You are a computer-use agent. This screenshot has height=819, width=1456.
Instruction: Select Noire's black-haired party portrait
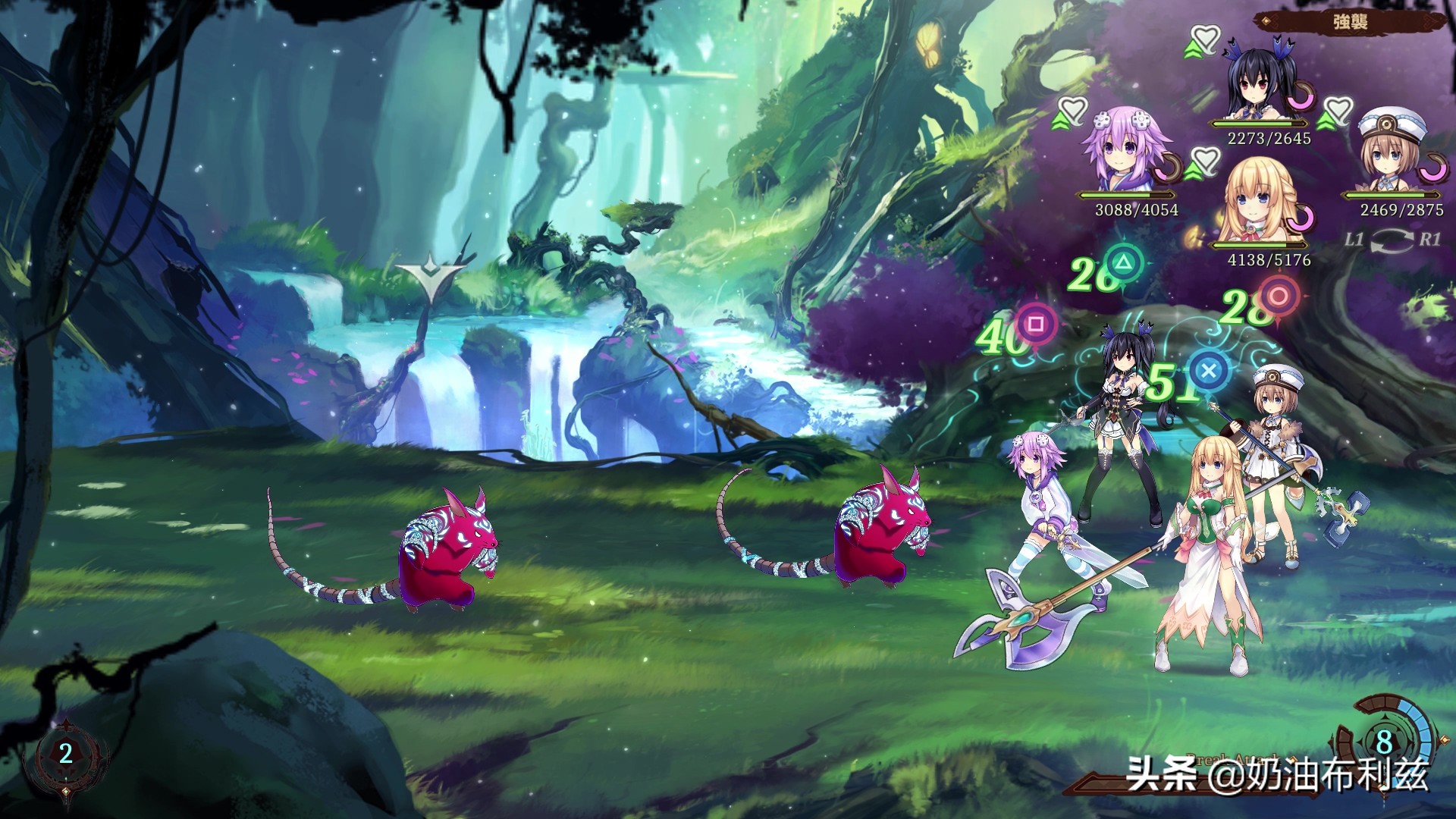coord(1259,87)
